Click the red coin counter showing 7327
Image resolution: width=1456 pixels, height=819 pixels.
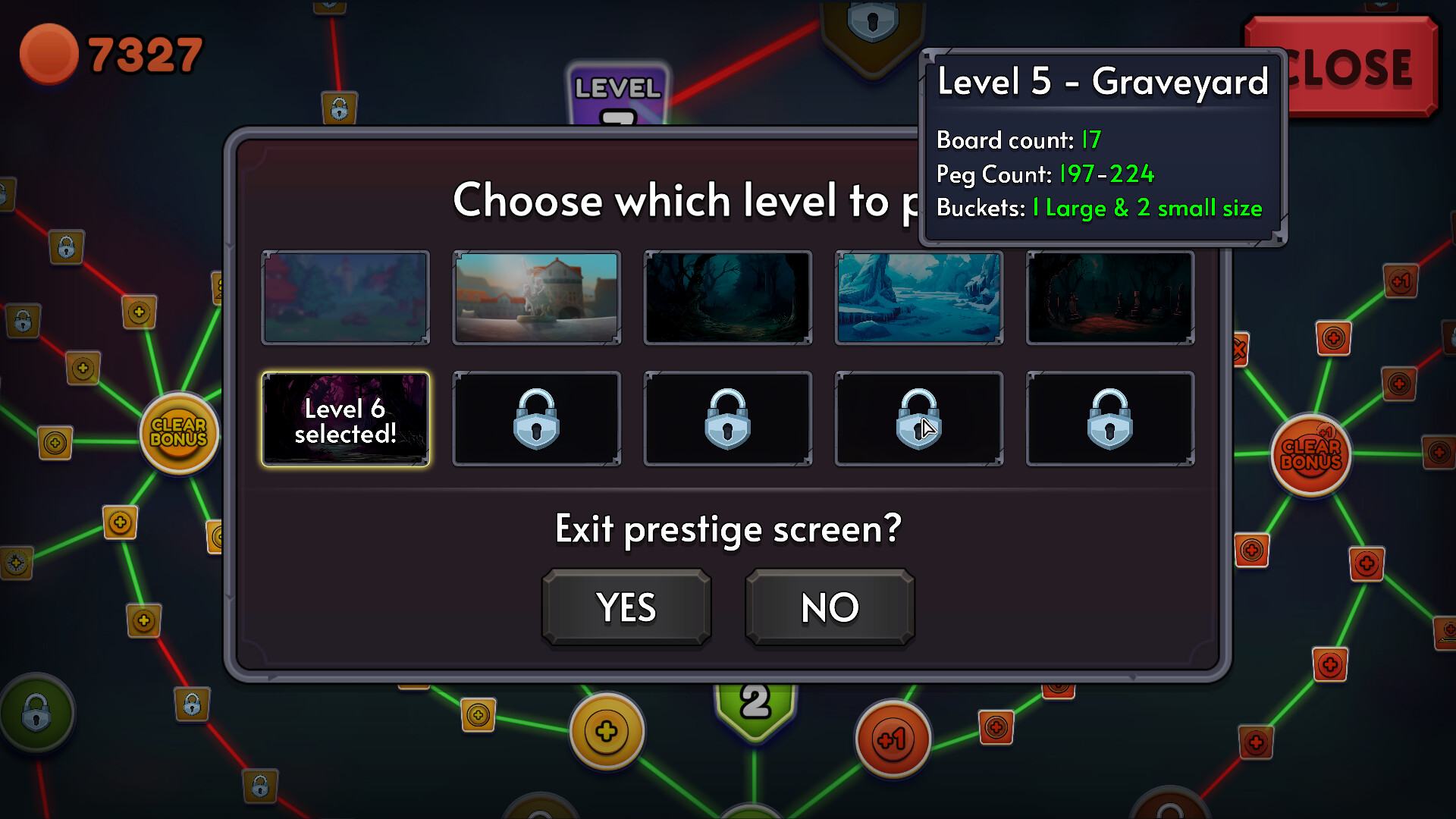(114, 53)
